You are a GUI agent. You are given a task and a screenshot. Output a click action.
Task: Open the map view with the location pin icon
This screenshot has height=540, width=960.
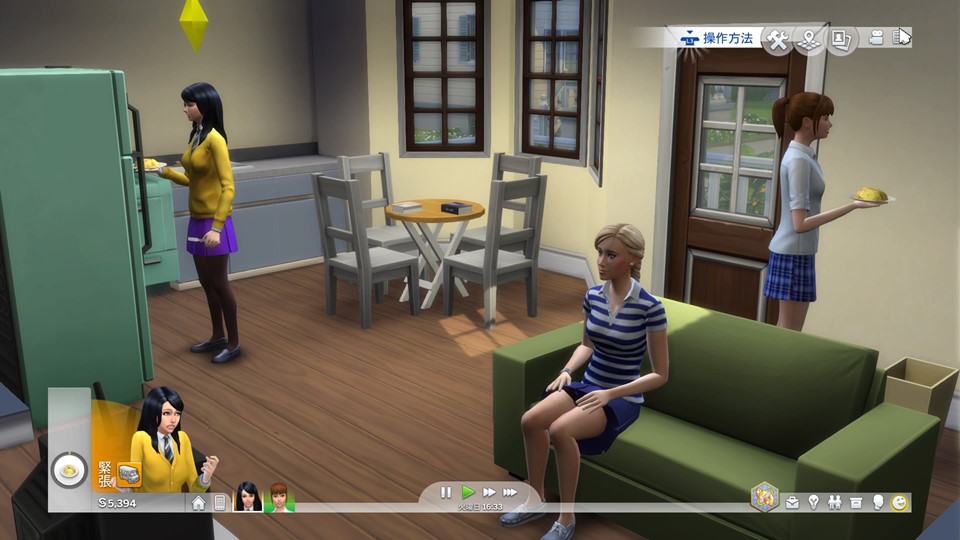click(809, 39)
